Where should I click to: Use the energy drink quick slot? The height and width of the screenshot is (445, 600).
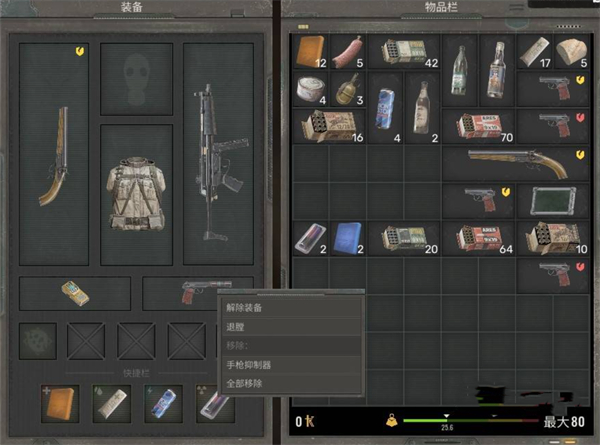tap(158, 401)
